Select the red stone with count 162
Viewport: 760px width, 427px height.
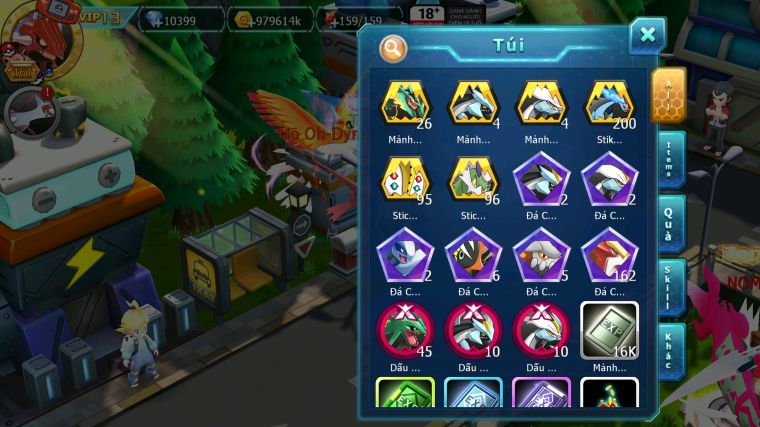pos(609,255)
